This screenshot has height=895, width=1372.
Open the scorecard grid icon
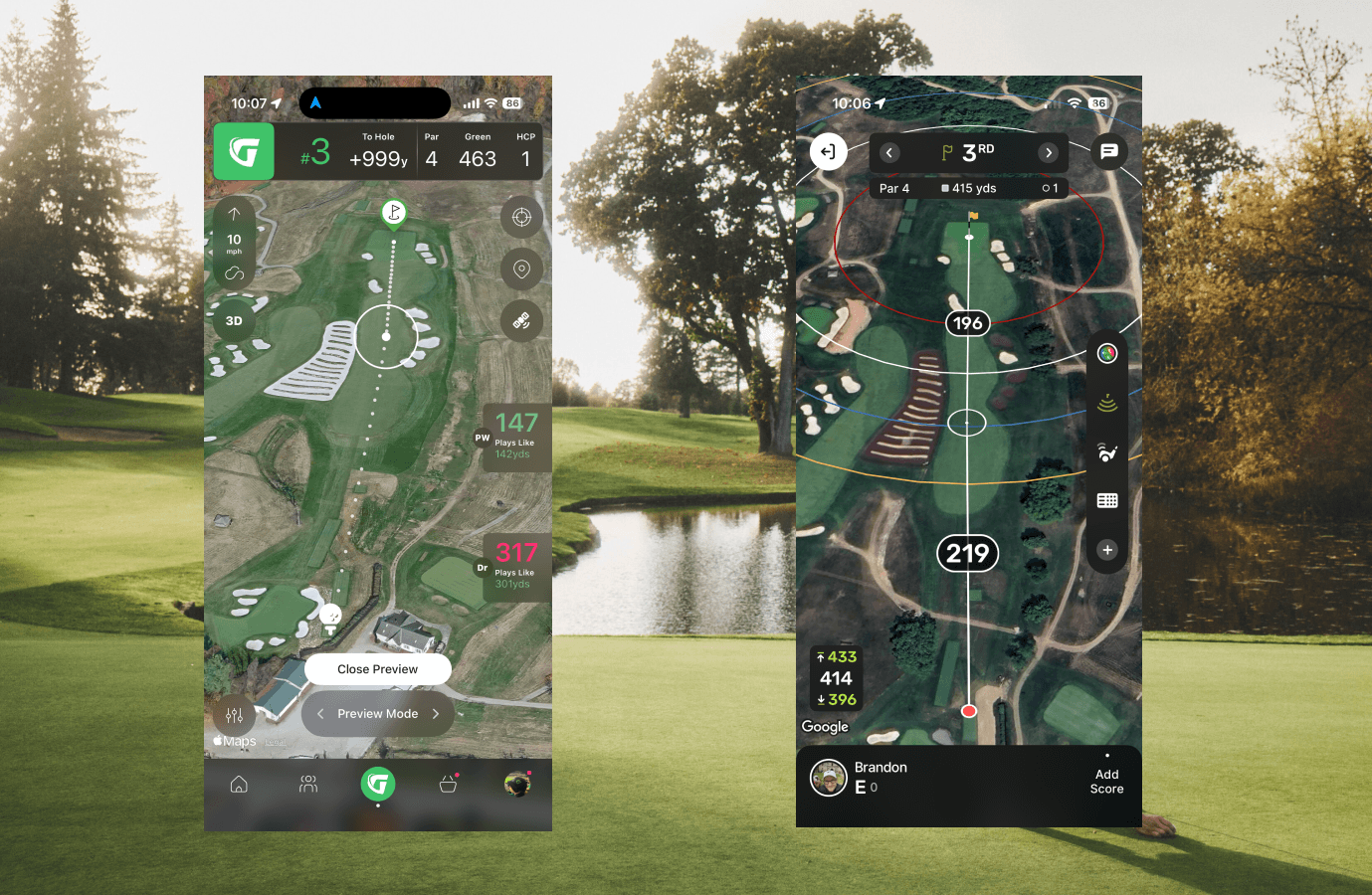(1106, 500)
